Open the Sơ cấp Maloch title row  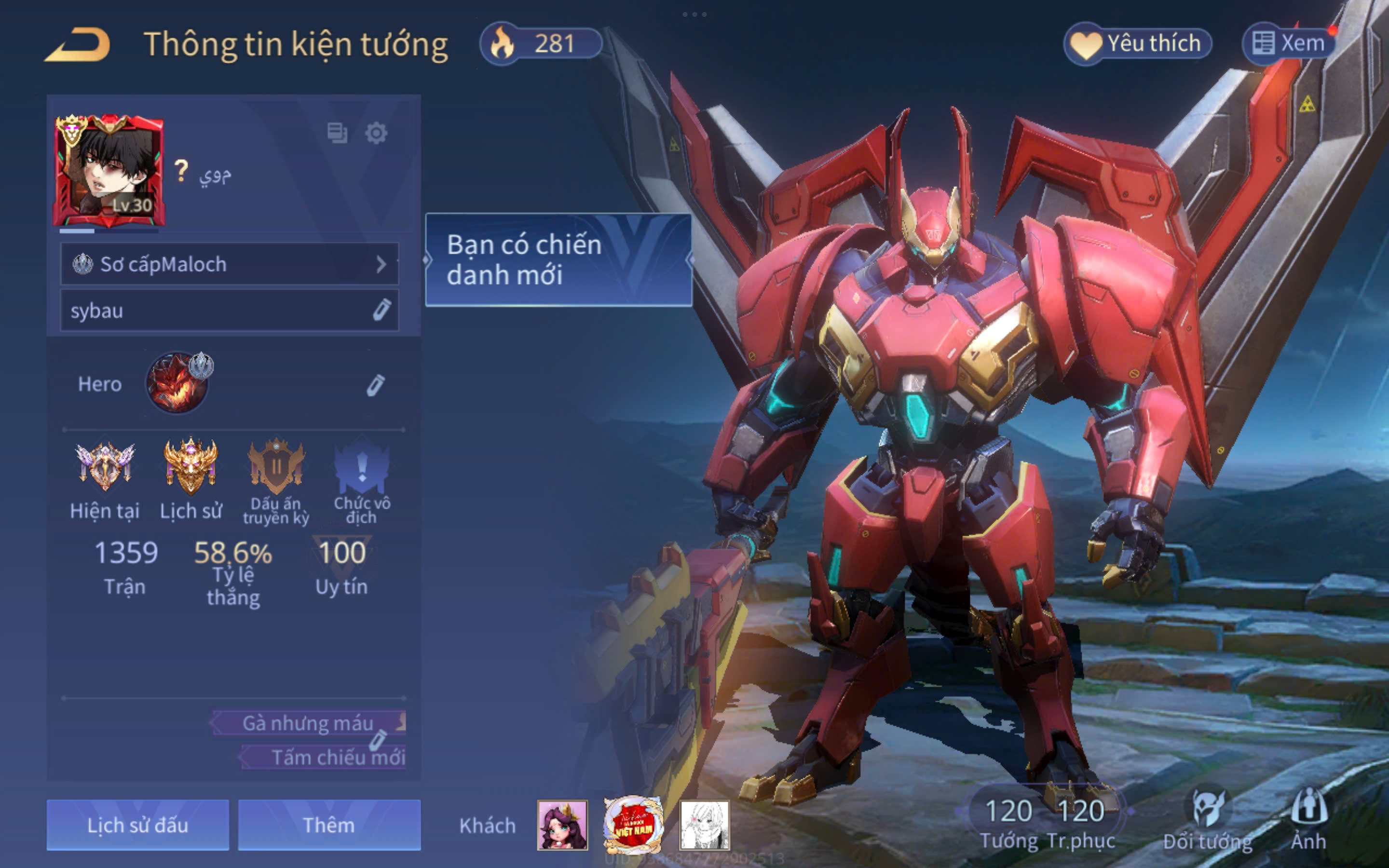pyautogui.click(x=229, y=264)
